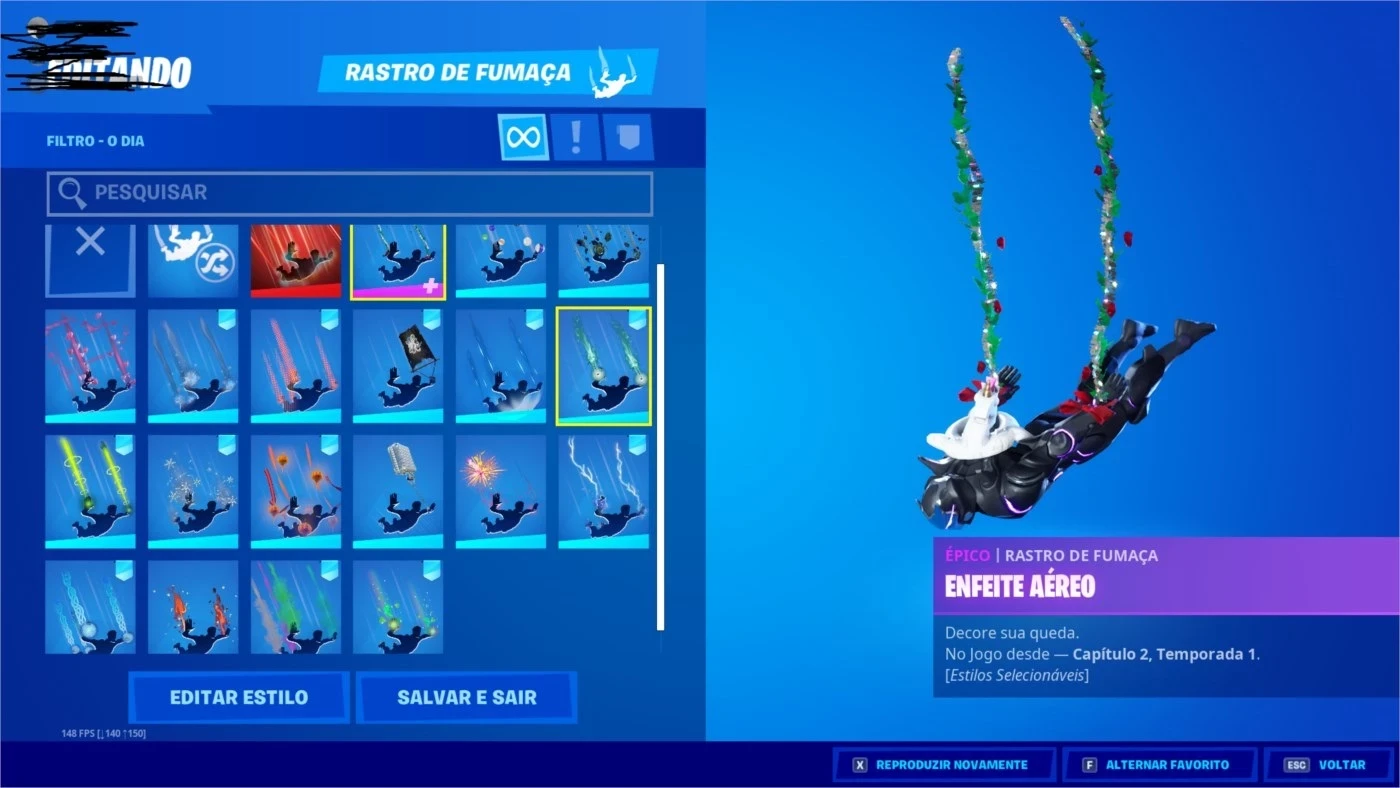Click the Editar Estilo button

click(x=239, y=697)
